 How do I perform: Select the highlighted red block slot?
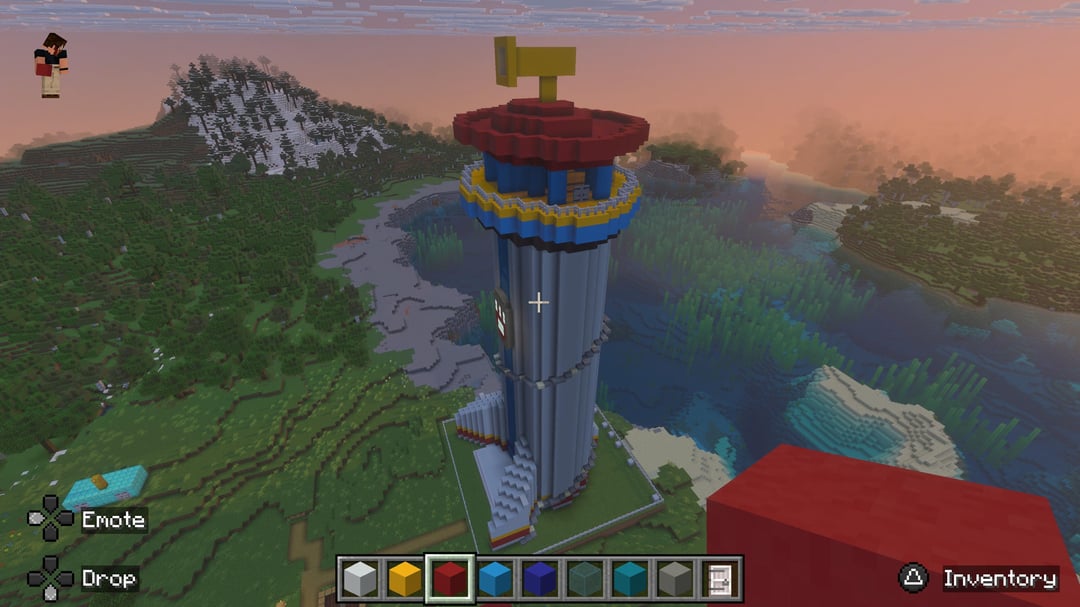(449, 579)
